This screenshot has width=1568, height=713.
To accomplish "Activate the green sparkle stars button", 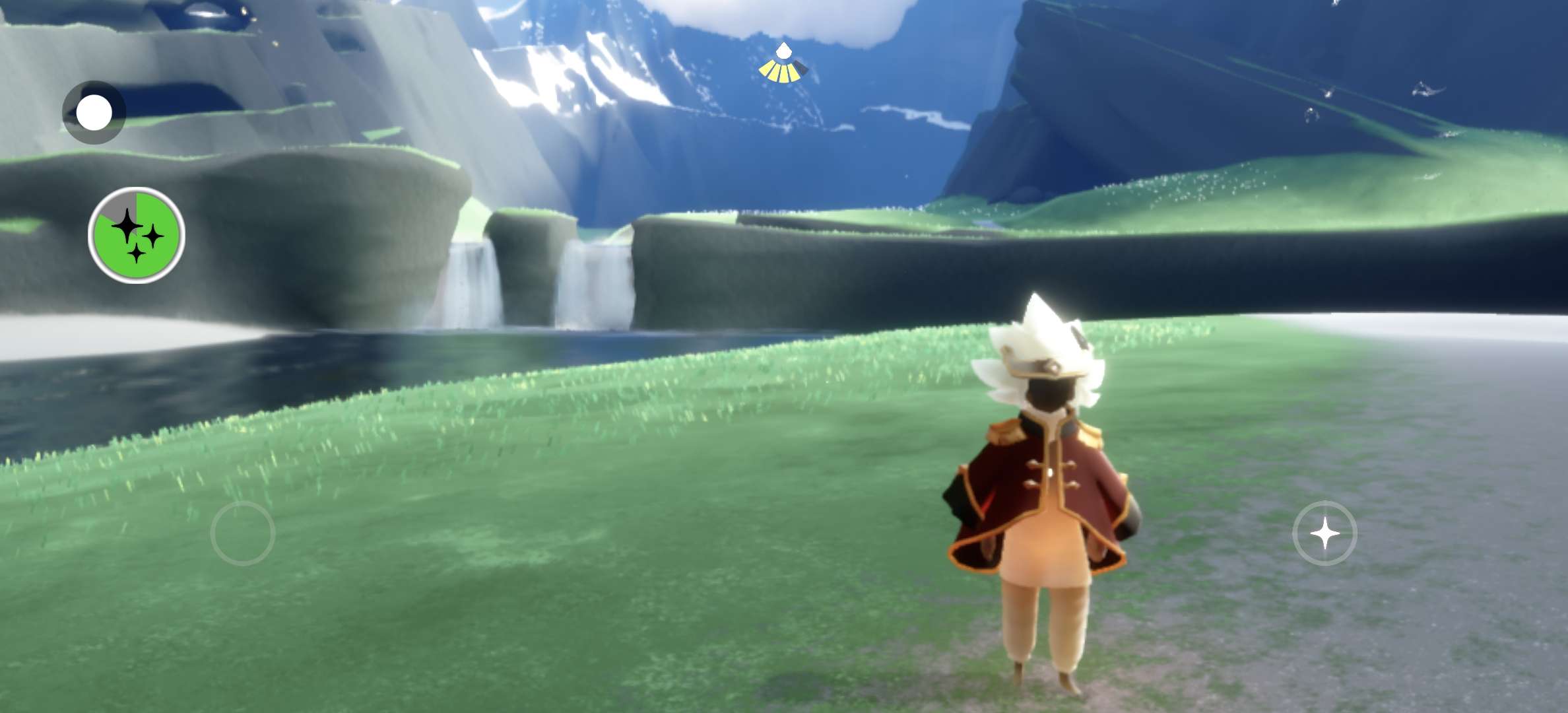I will point(137,235).
